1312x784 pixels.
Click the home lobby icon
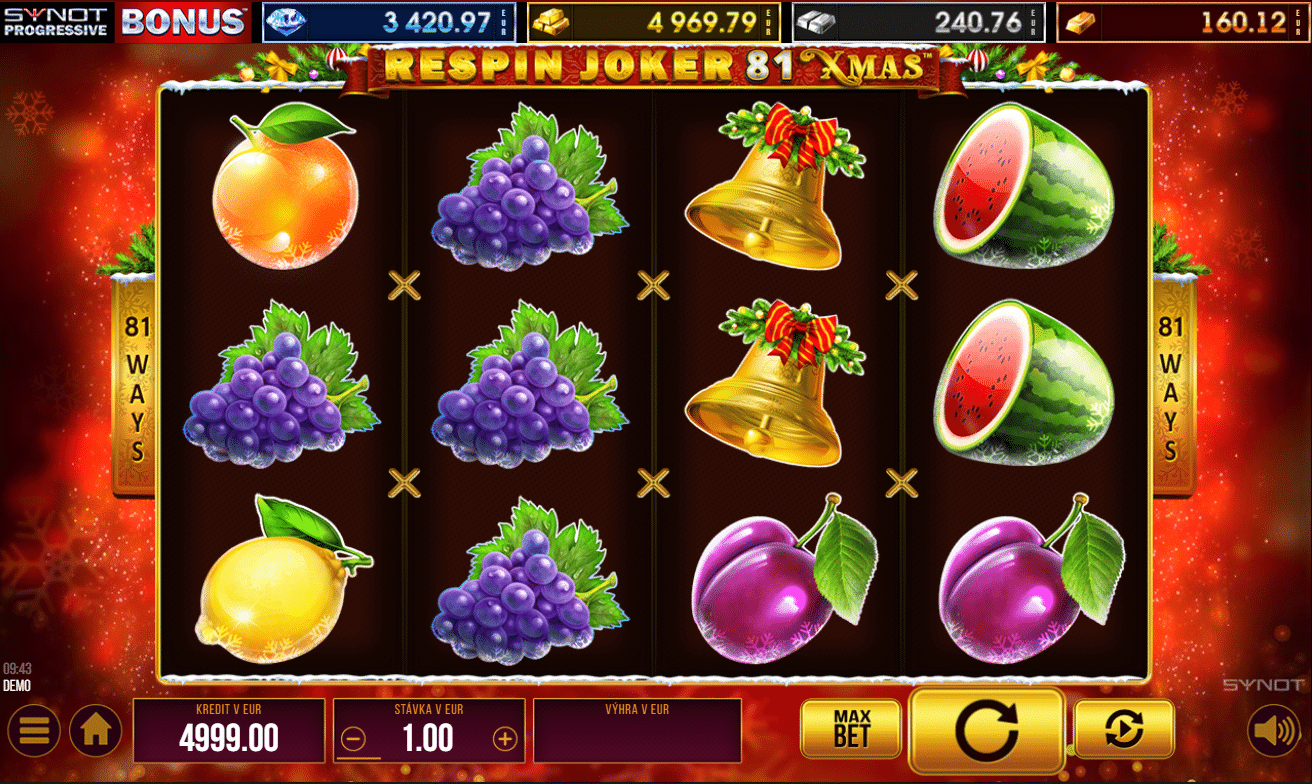pos(95,731)
